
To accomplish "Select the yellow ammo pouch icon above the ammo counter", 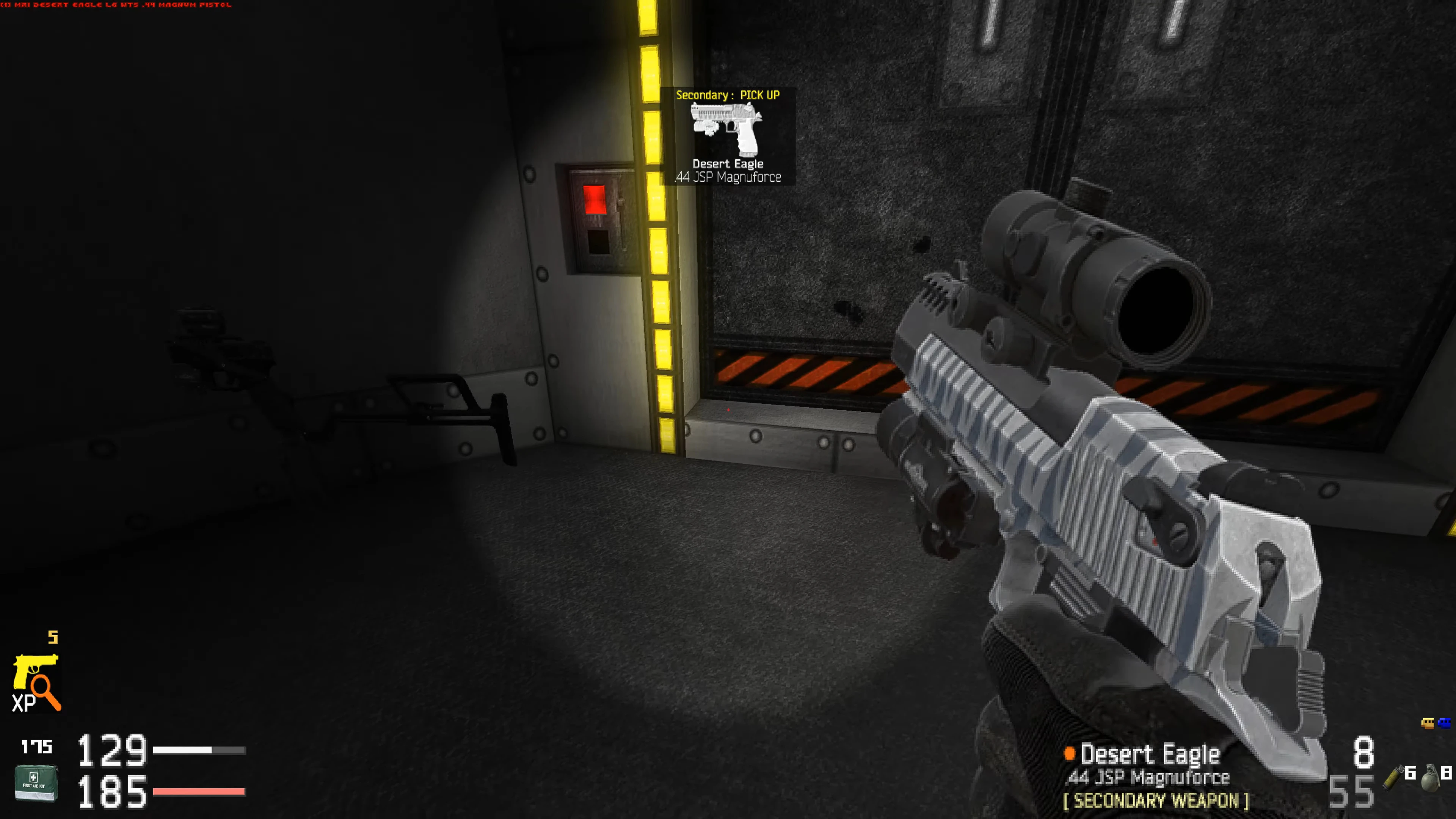I will pos(1428,723).
